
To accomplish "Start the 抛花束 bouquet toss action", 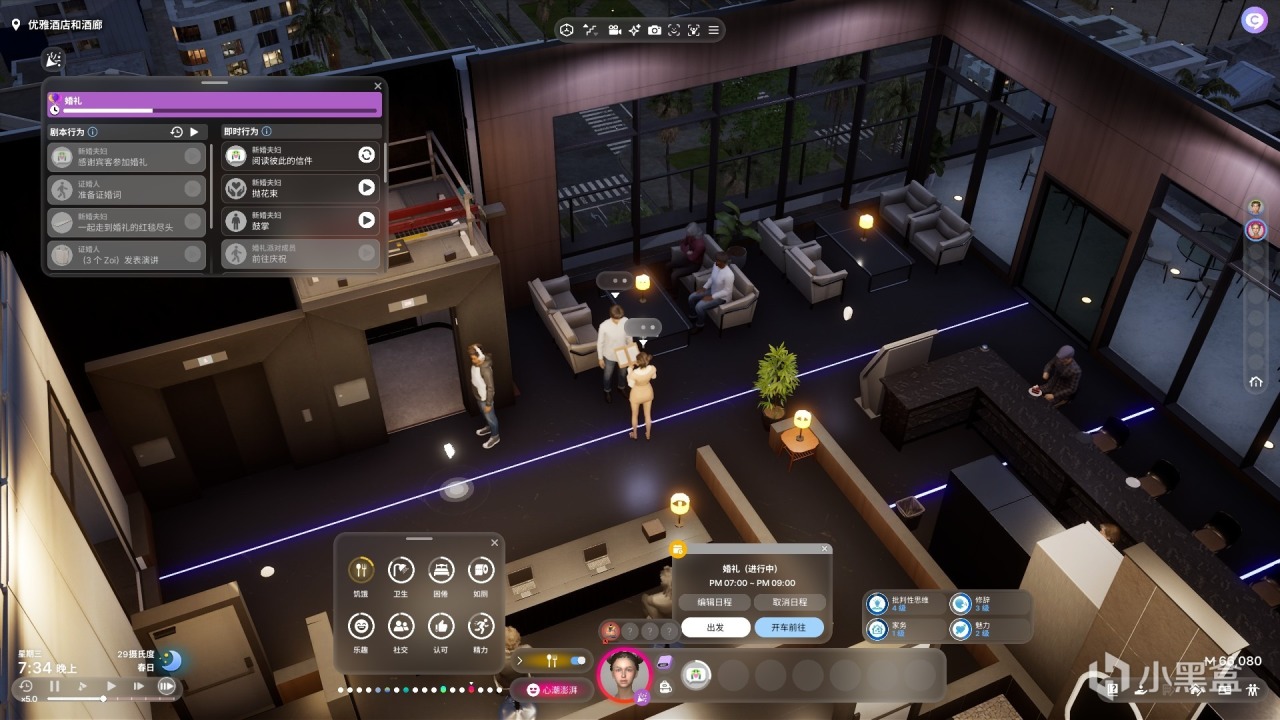I will [x=367, y=187].
